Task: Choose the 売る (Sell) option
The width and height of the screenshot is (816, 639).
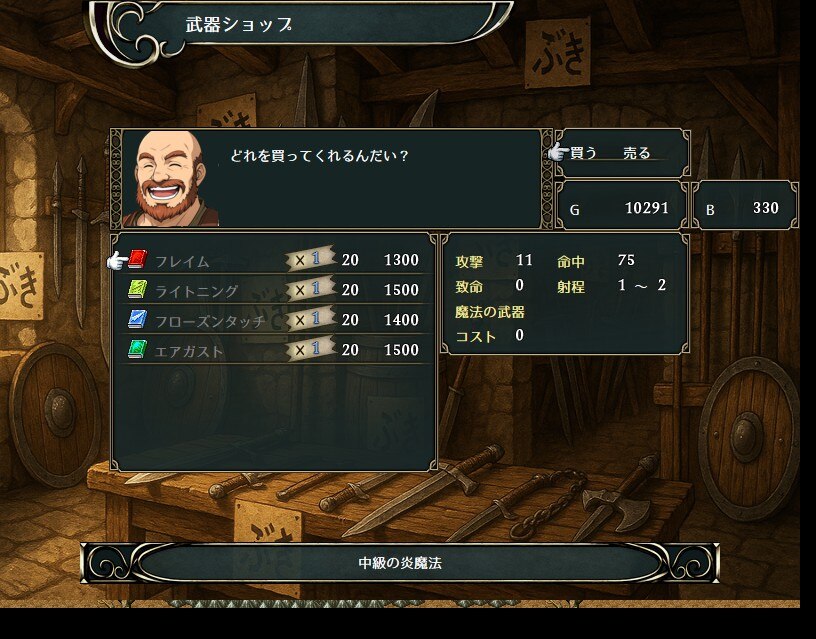Action: tap(637, 153)
